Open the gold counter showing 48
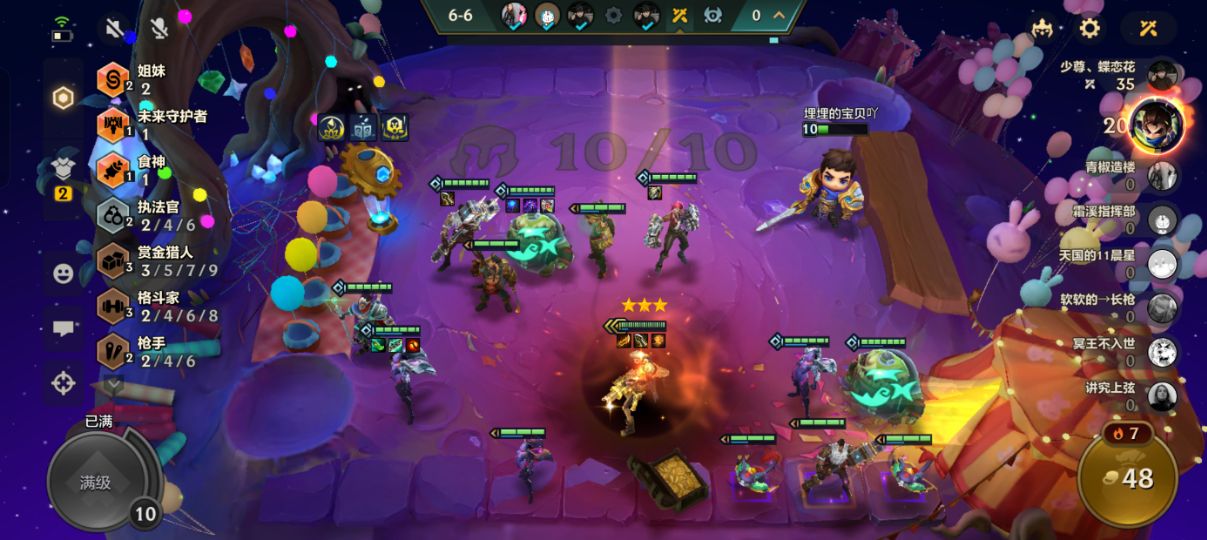 pos(1127,479)
